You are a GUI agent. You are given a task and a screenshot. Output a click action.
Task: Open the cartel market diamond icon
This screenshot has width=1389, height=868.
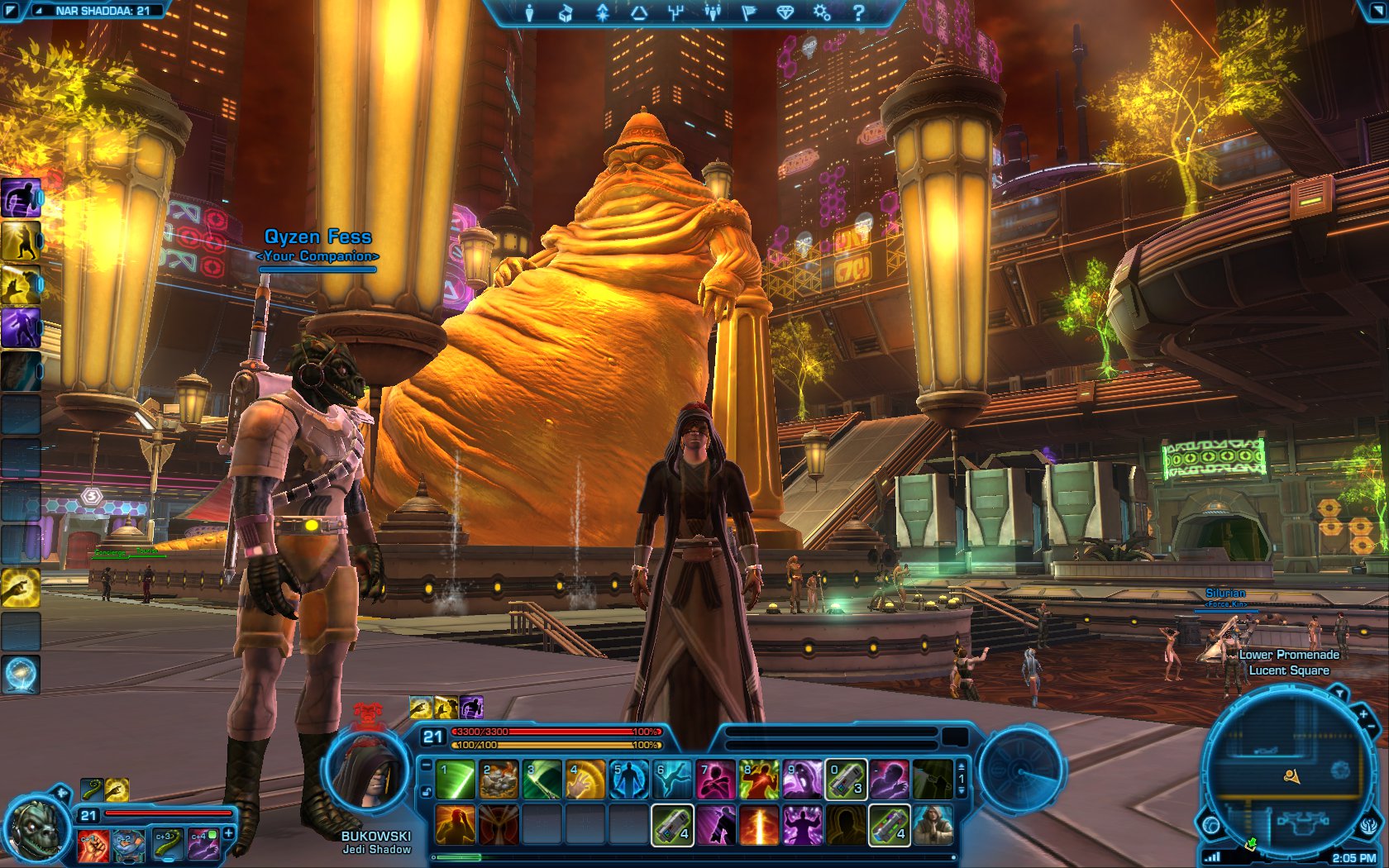[x=785, y=12]
